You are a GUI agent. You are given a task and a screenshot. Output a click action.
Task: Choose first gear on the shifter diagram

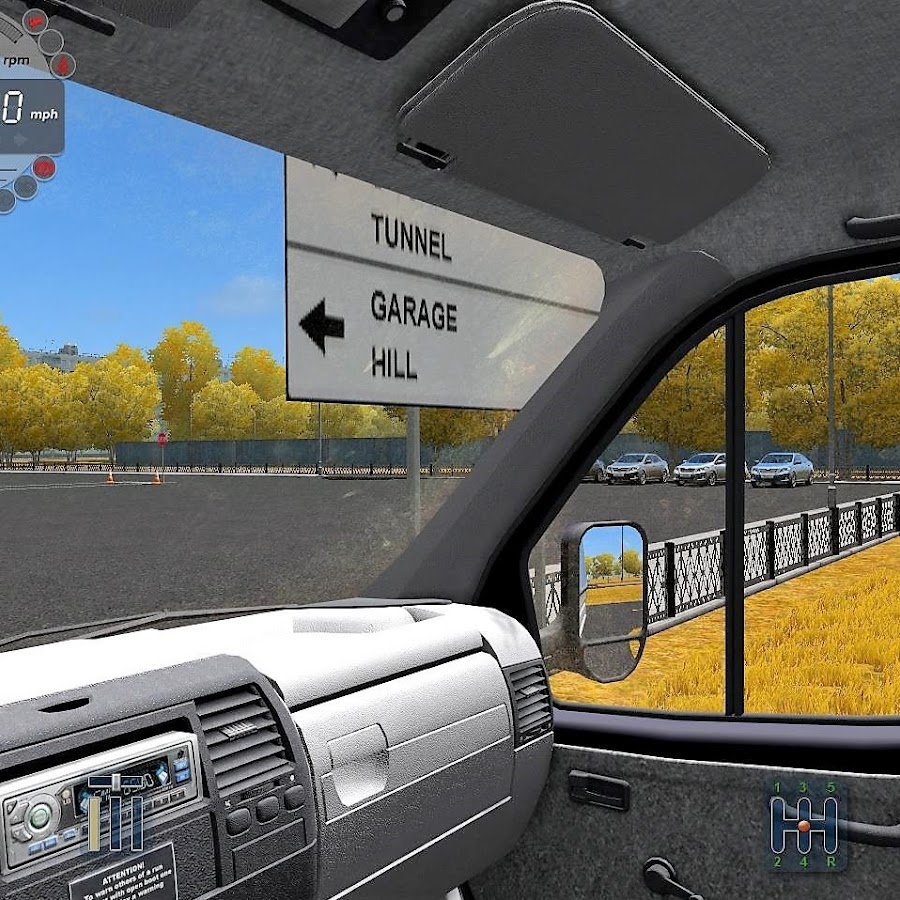(x=777, y=787)
